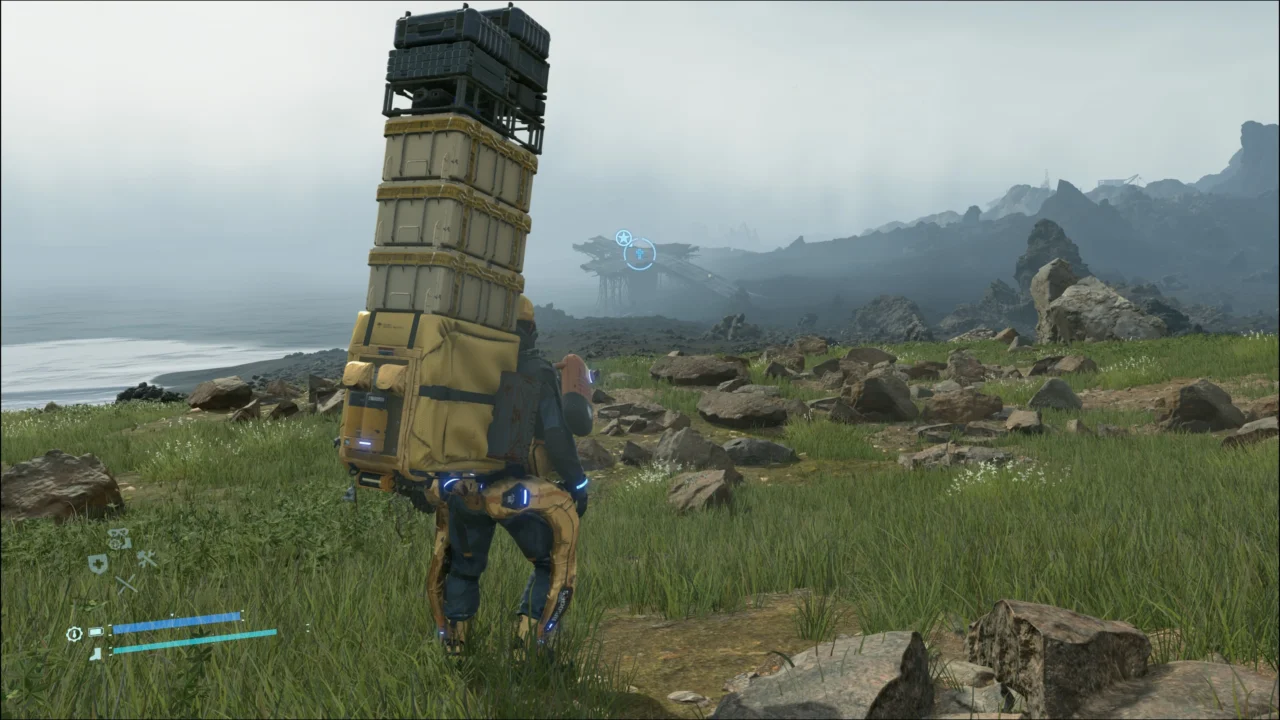Select the shield with cross icon
Image resolution: width=1280 pixels, height=720 pixels.
pyautogui.click(x=98, y=564)
